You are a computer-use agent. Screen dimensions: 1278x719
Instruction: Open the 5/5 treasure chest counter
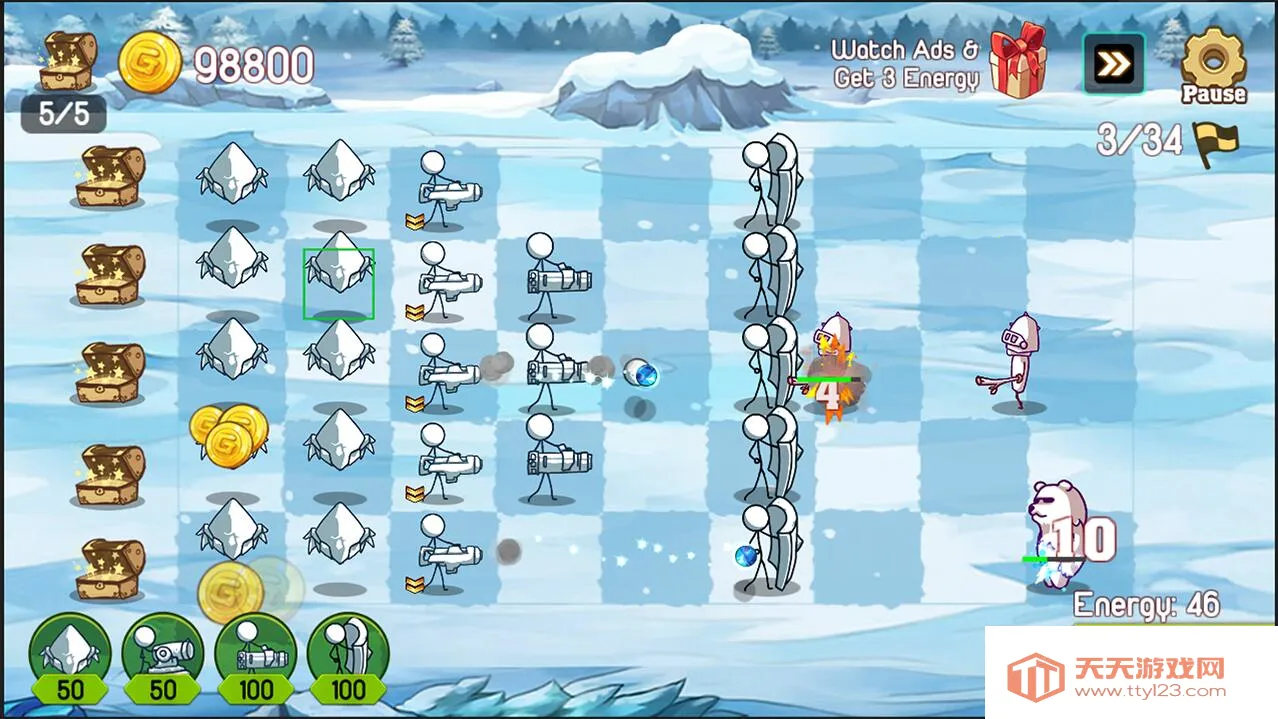click(66, 82)
